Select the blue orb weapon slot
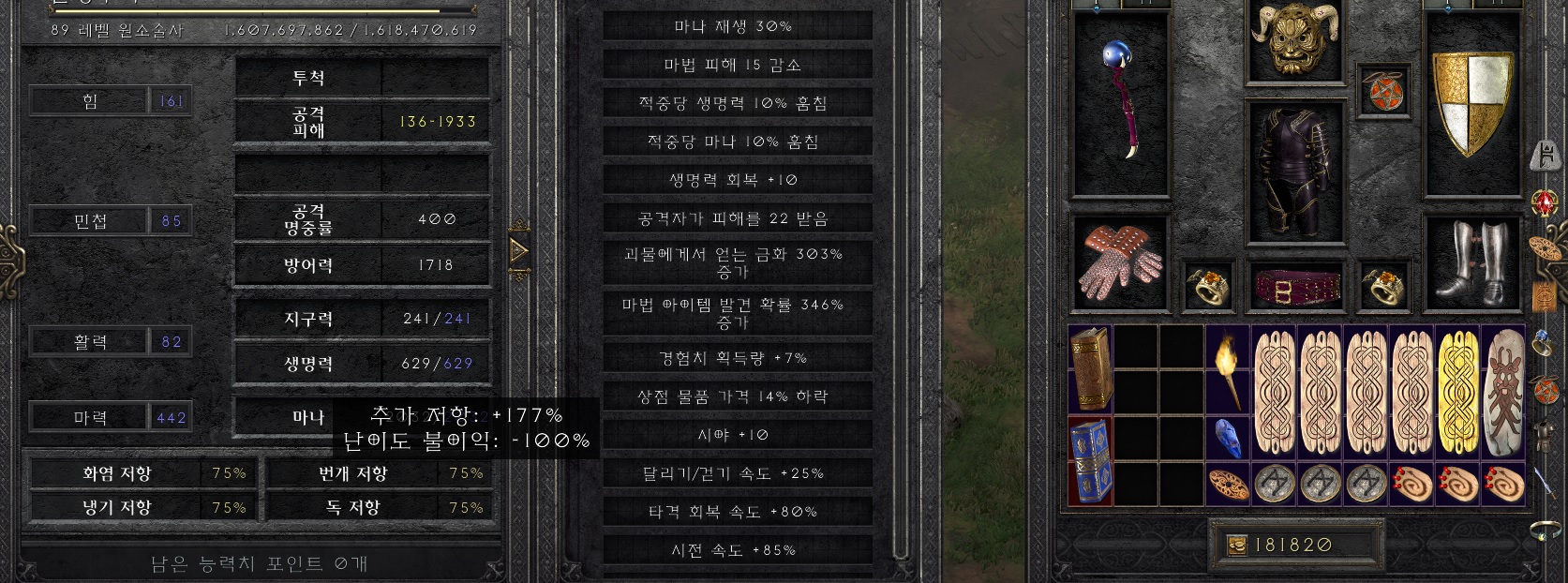Screen dimensions: 1568x583 coord(1119,103)
